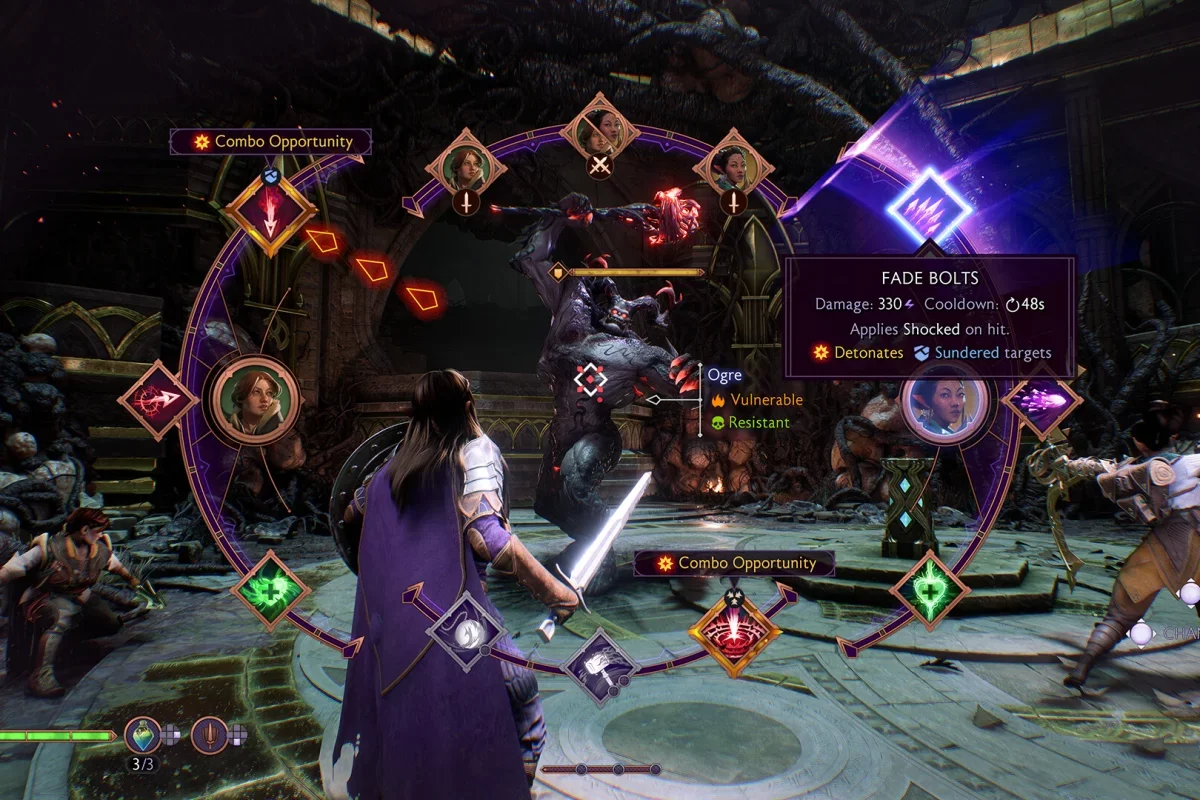Activate the white swirl ability diamond

pyautogui.click(x=465, y=632)
